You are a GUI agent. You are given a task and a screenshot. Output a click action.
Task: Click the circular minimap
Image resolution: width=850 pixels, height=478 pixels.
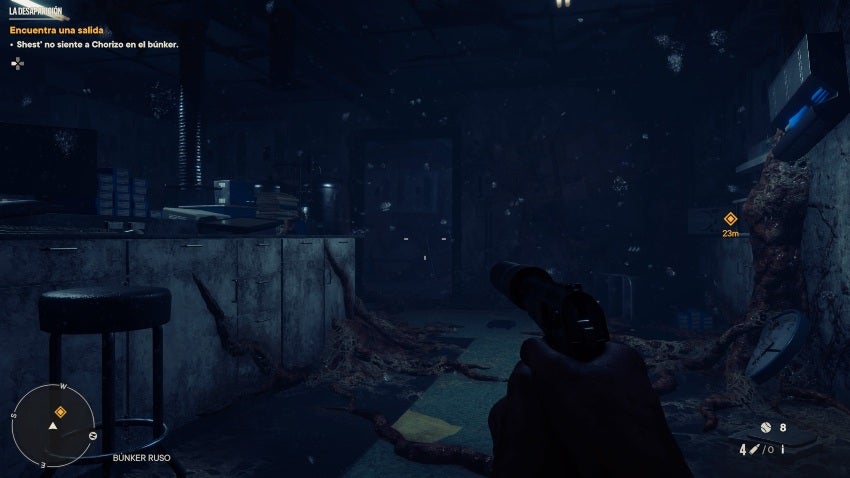coord(53,425)
